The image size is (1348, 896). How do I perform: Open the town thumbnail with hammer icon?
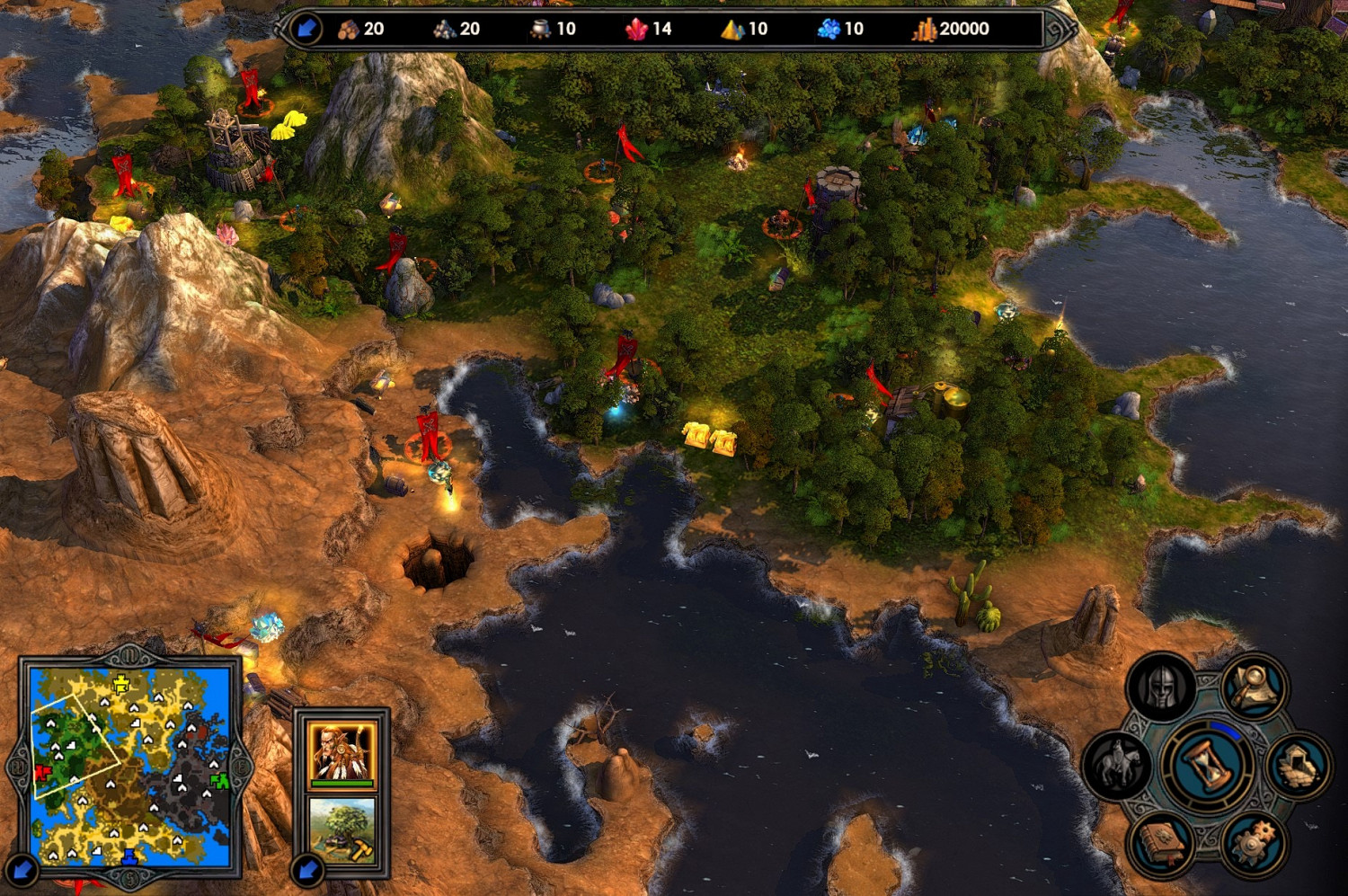click(x=341, y=830)
